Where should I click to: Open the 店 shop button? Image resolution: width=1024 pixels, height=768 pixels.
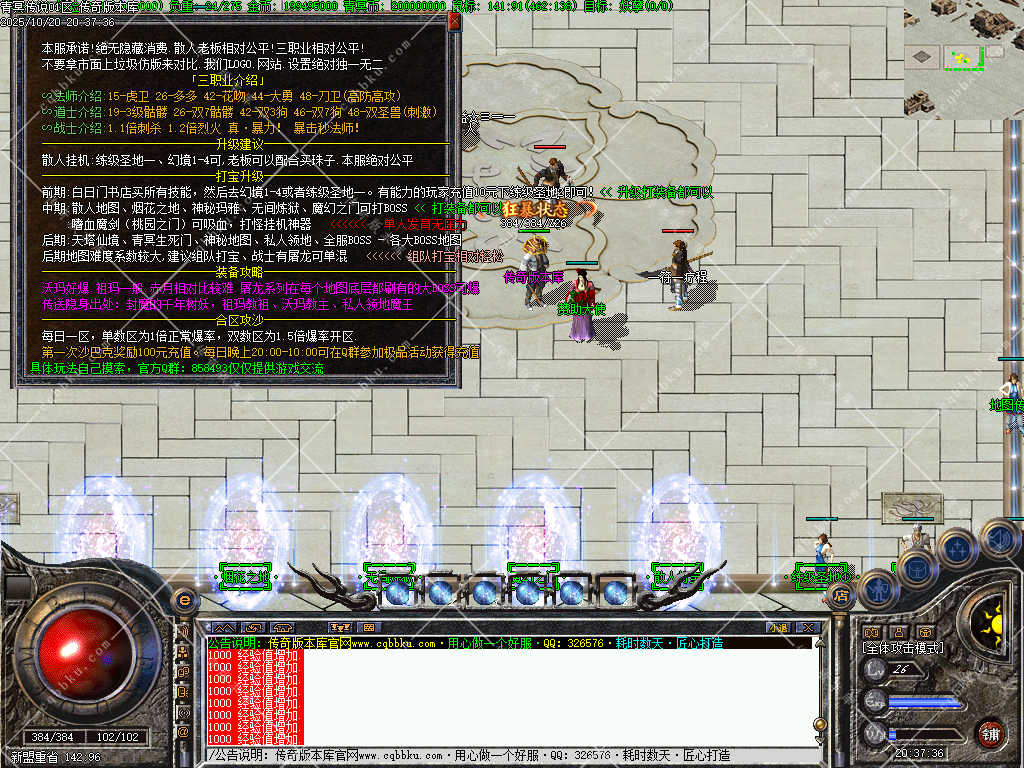[841, 596]
